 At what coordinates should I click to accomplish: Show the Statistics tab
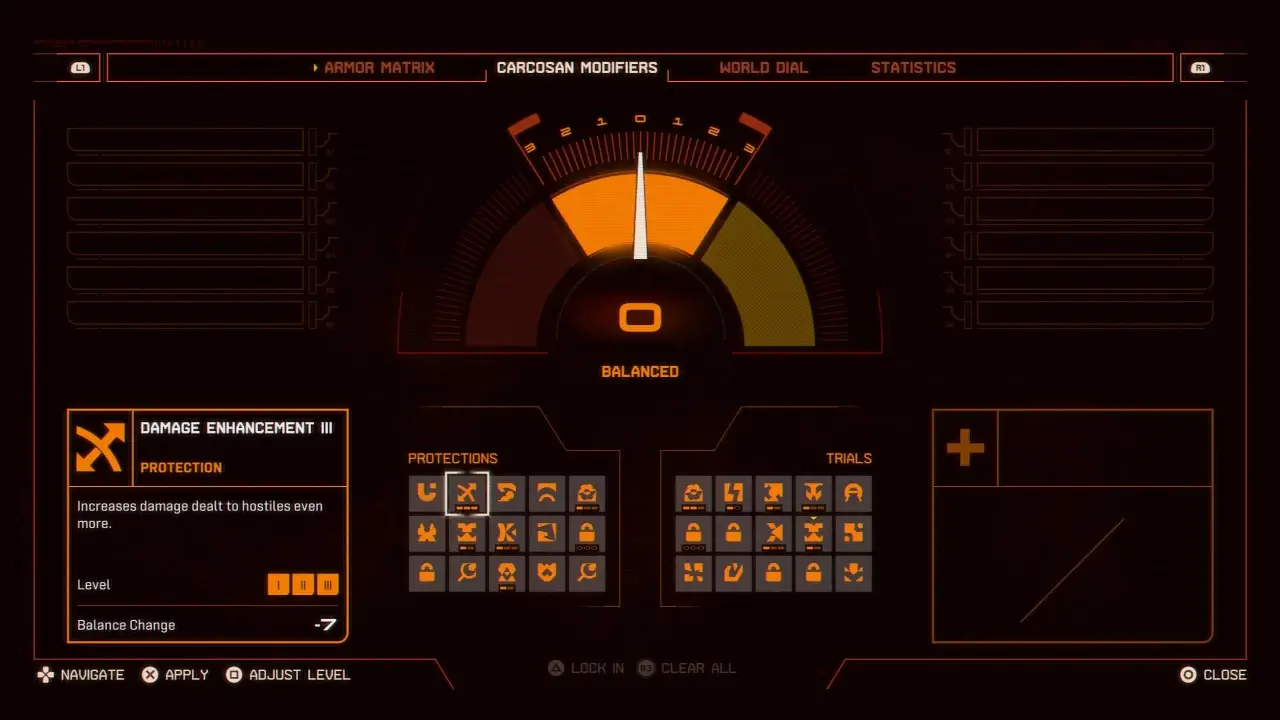(913, 68)
